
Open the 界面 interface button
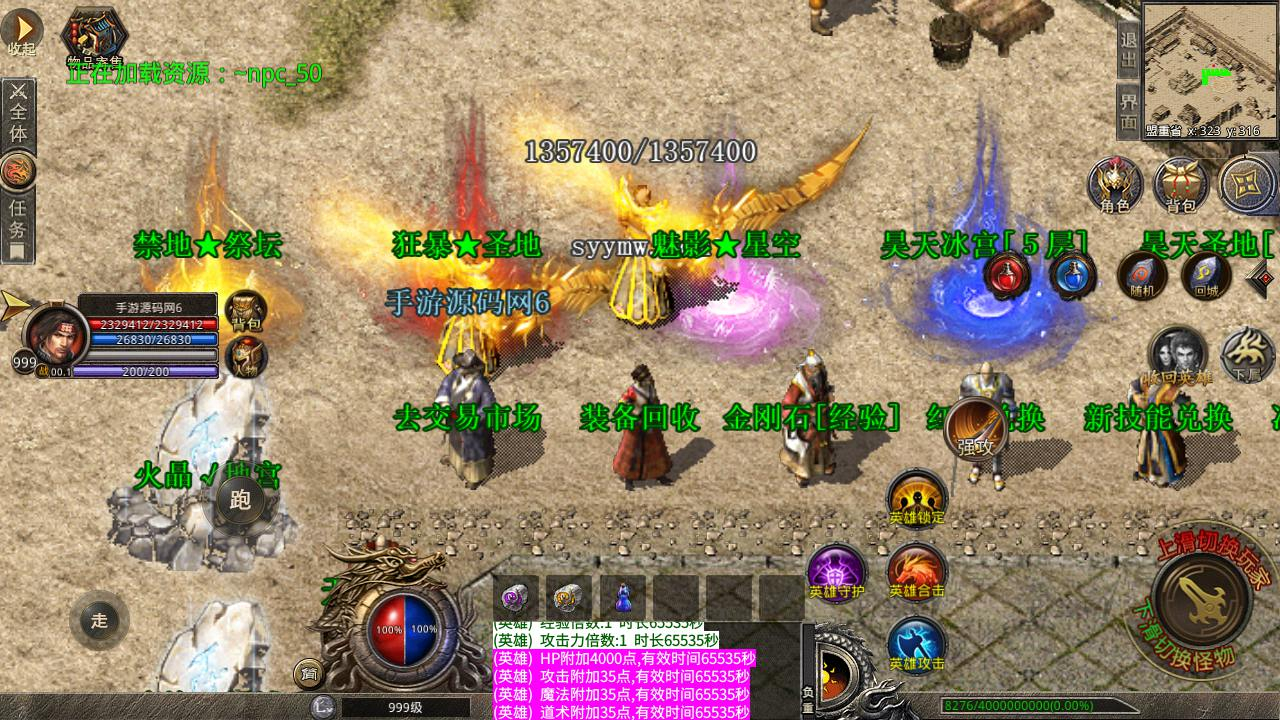1129,112
